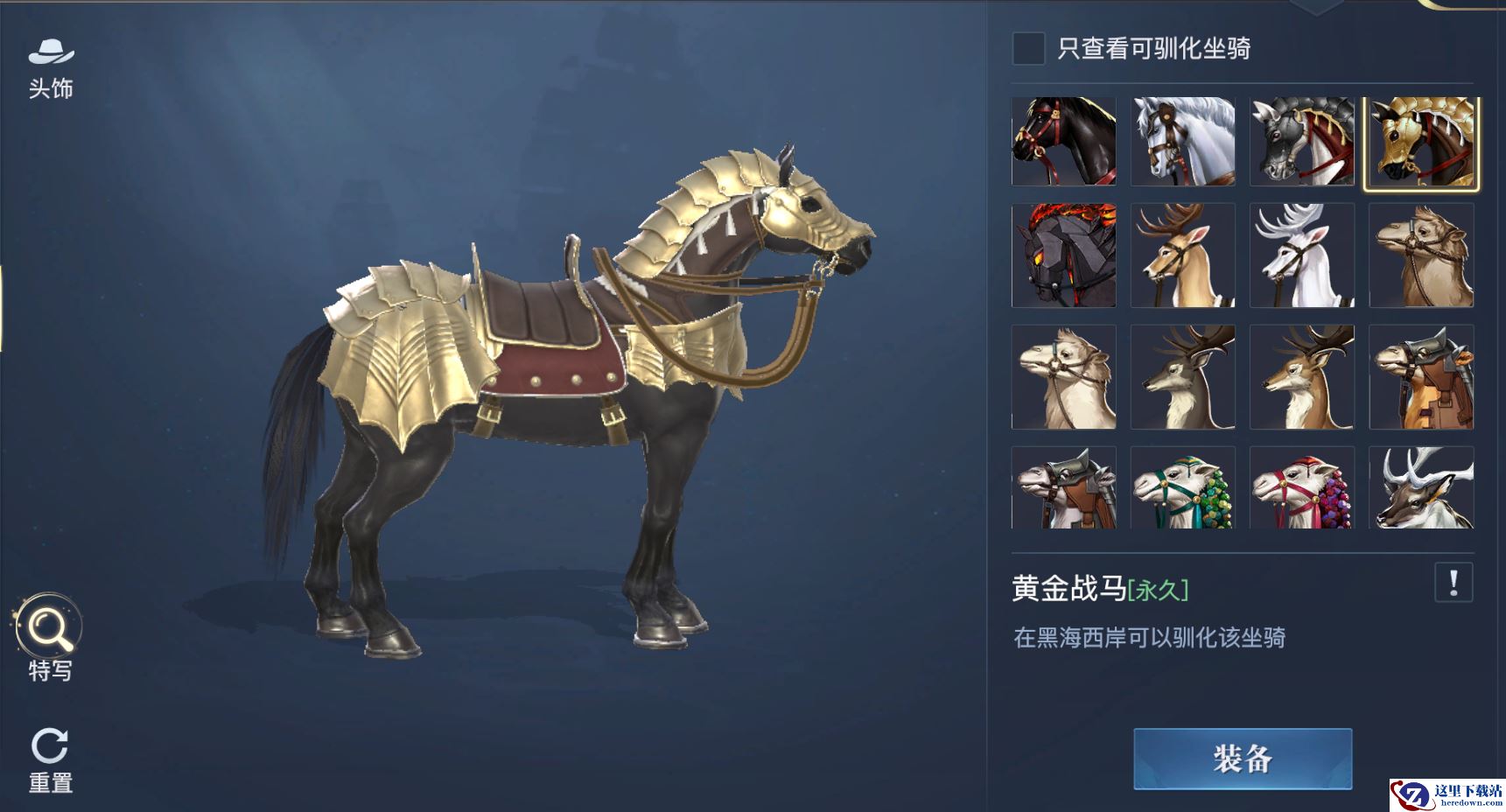Screen dimensions: 1506x812
Task: Reset the view with 重置
Action: [x=50, y=746]
